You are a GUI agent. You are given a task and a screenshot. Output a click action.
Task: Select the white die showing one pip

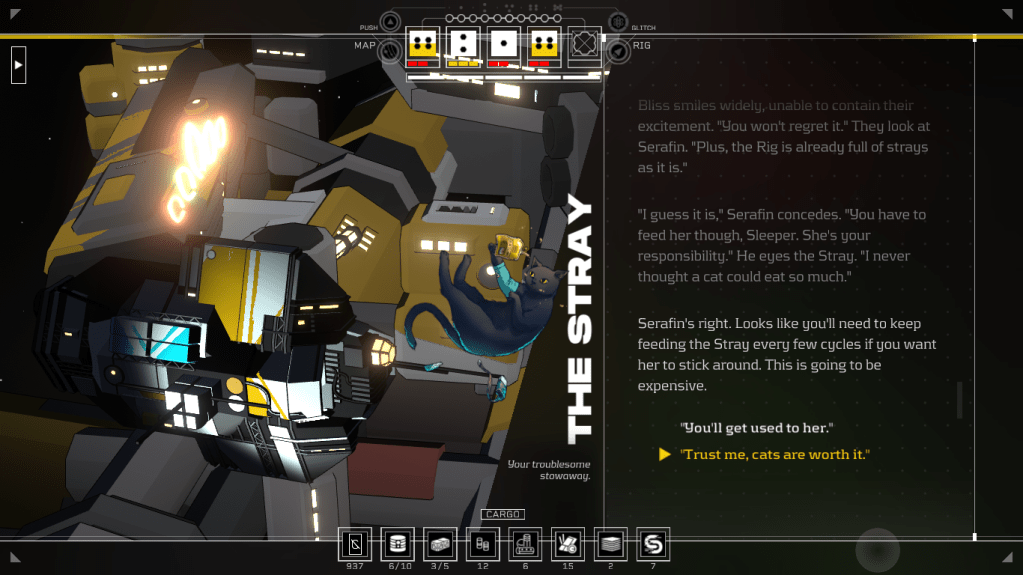(x=504, y=44)
